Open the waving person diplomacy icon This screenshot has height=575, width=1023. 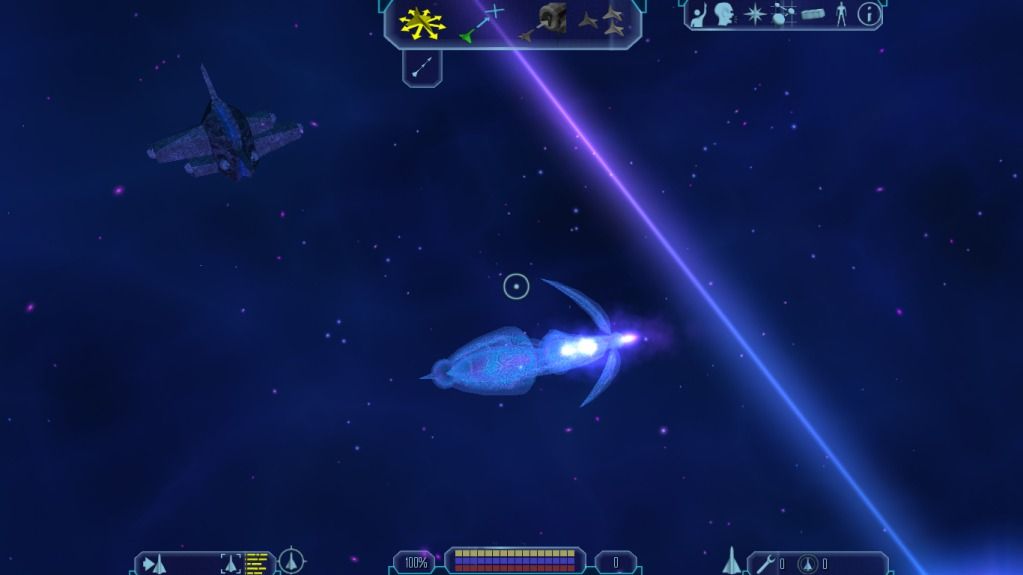(x=698, y=15)
